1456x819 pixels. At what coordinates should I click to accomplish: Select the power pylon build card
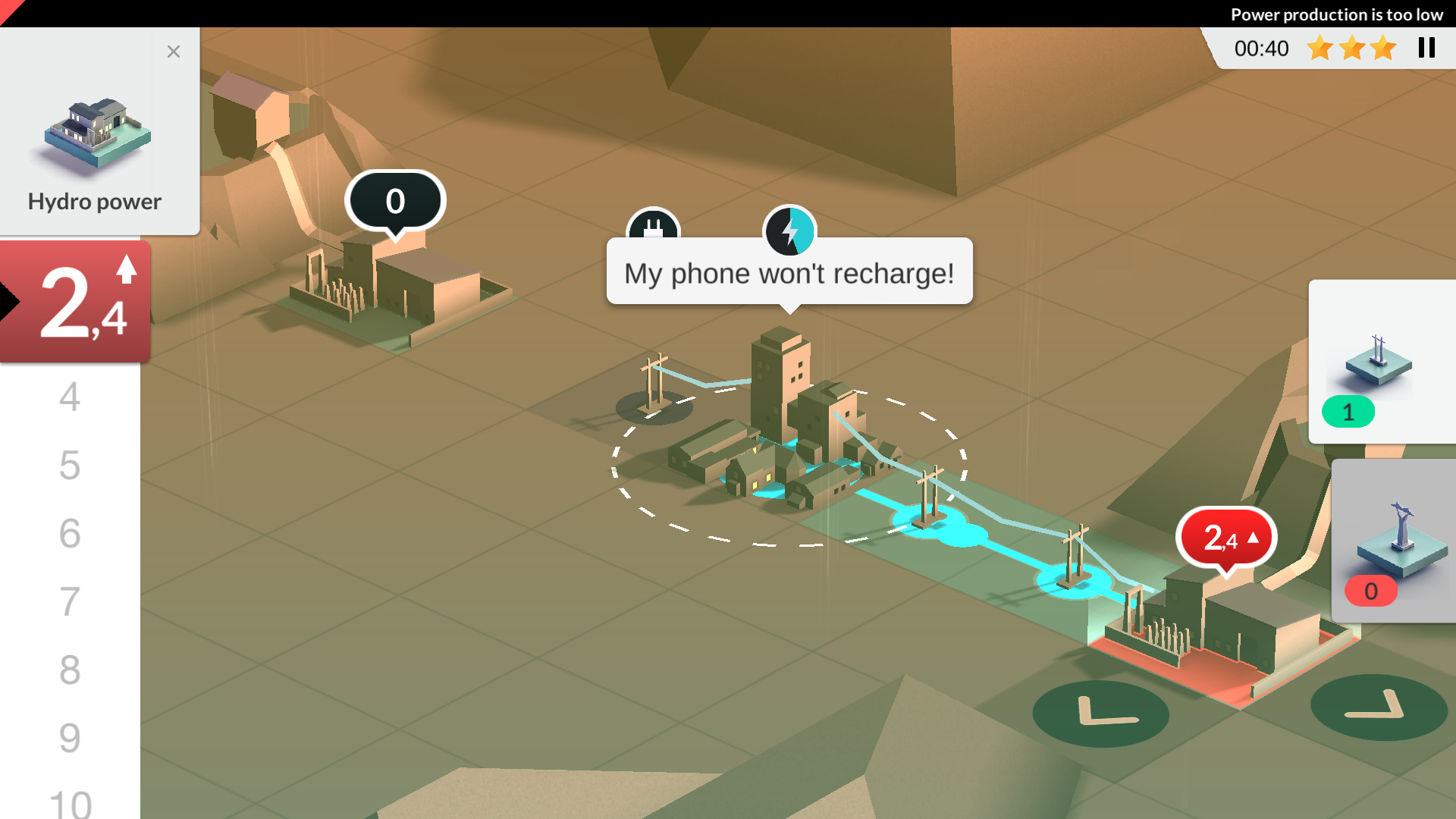[x=1380, y=360]
